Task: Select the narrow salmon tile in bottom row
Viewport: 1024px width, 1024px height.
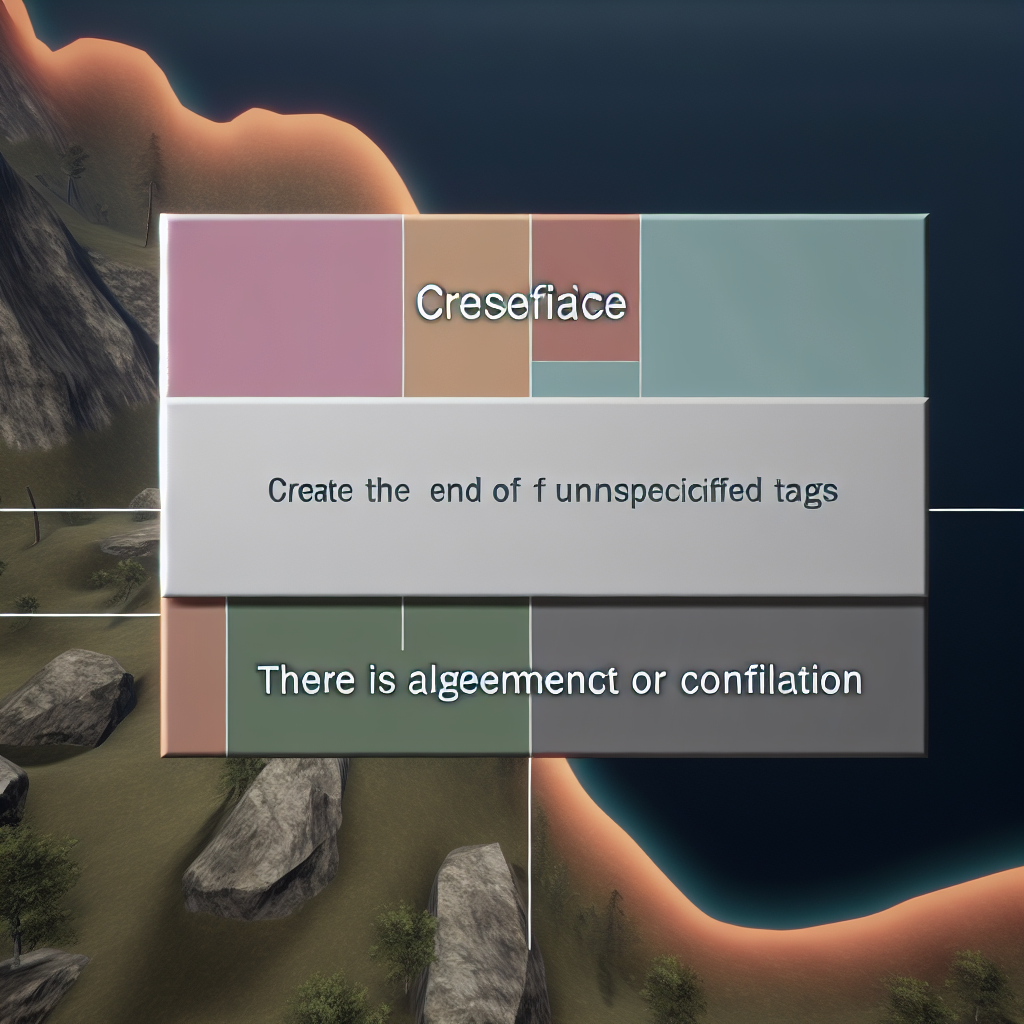Action: (x=194, y=678)
